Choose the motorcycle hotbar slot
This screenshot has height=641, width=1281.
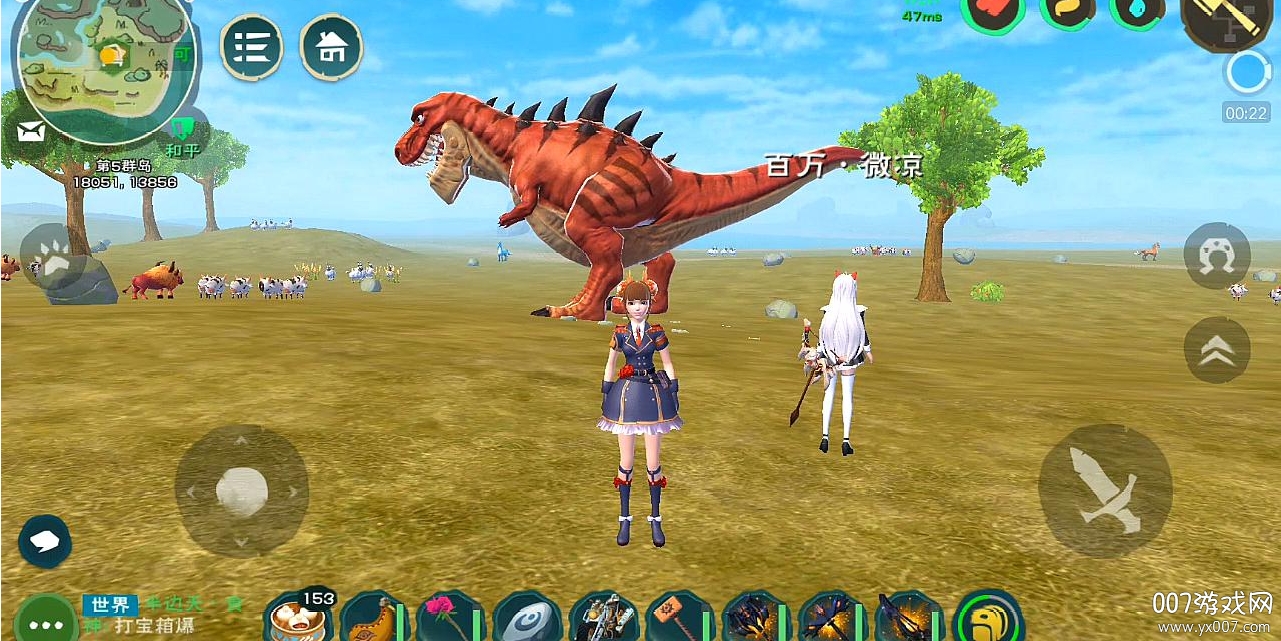(602, 618)
